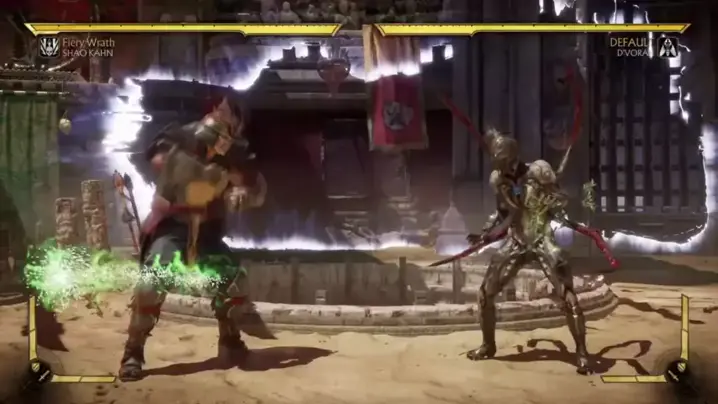The width and height of the screenshot is (718, 404).
Task: Click Shao Kahn's Fiery Wrath variation emblem
Action: [x=48, y=46]
